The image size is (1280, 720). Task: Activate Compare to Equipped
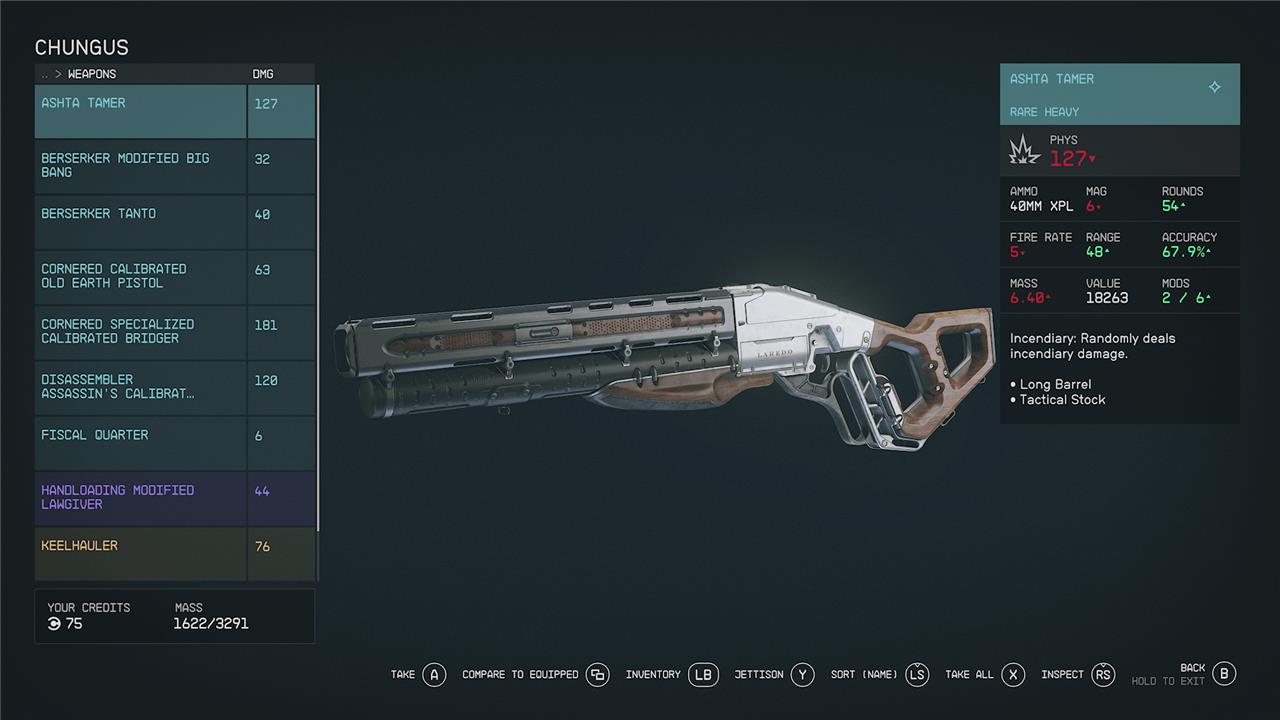click(x=598, y=675)
